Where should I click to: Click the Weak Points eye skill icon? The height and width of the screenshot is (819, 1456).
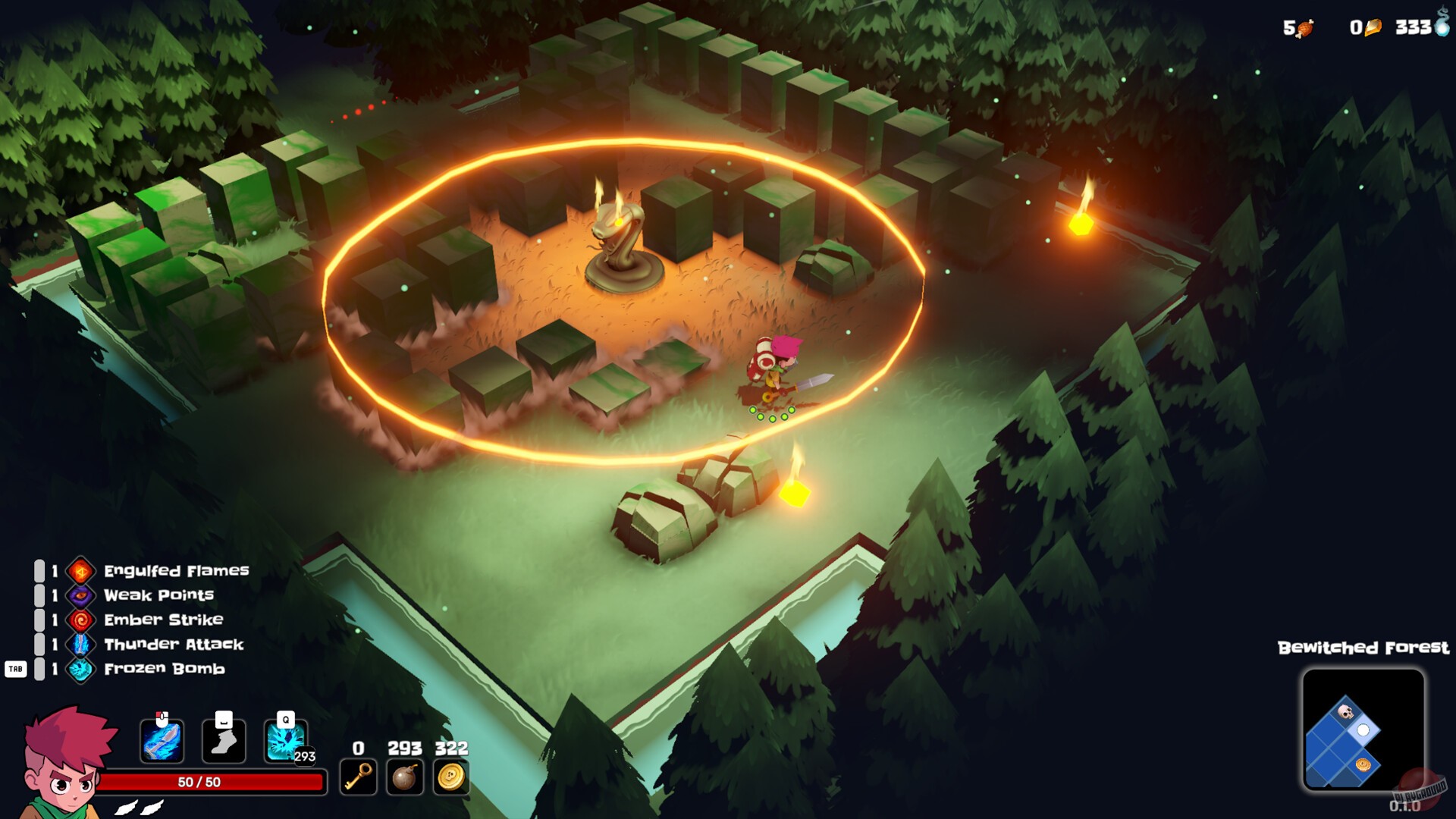(x=82, y=596)
